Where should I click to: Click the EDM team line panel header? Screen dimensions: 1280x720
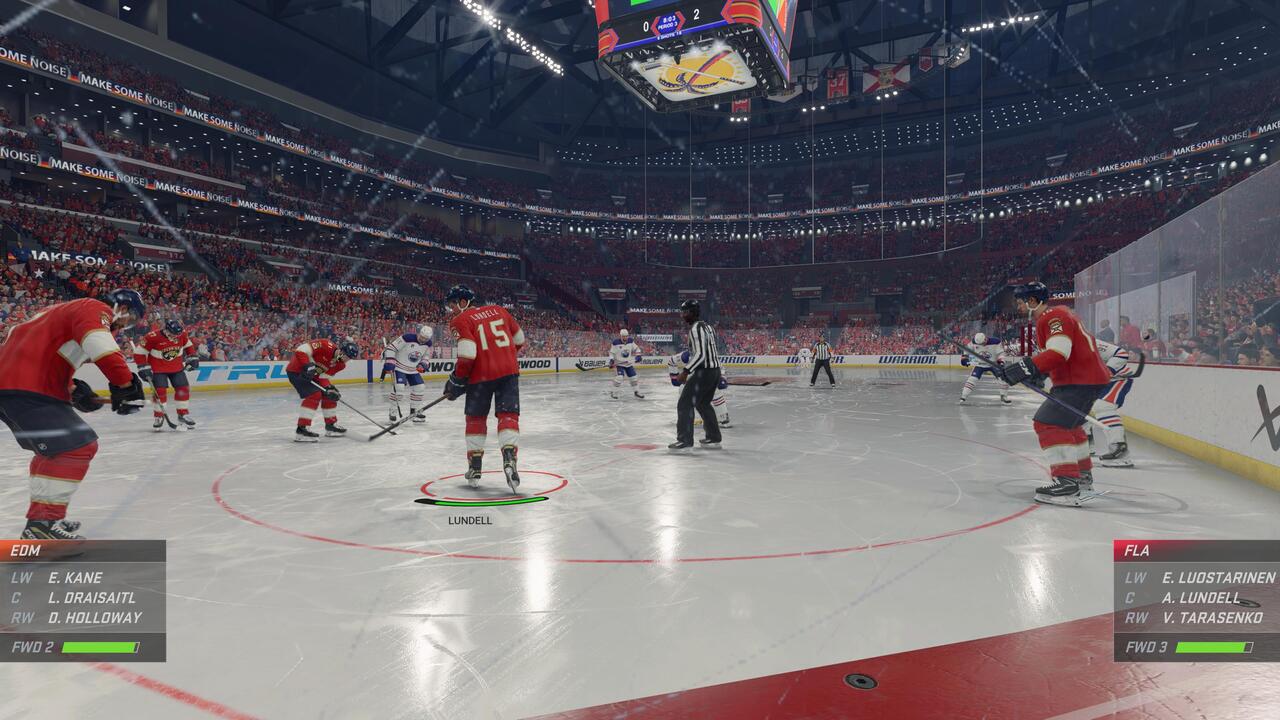tap(82, 550)
